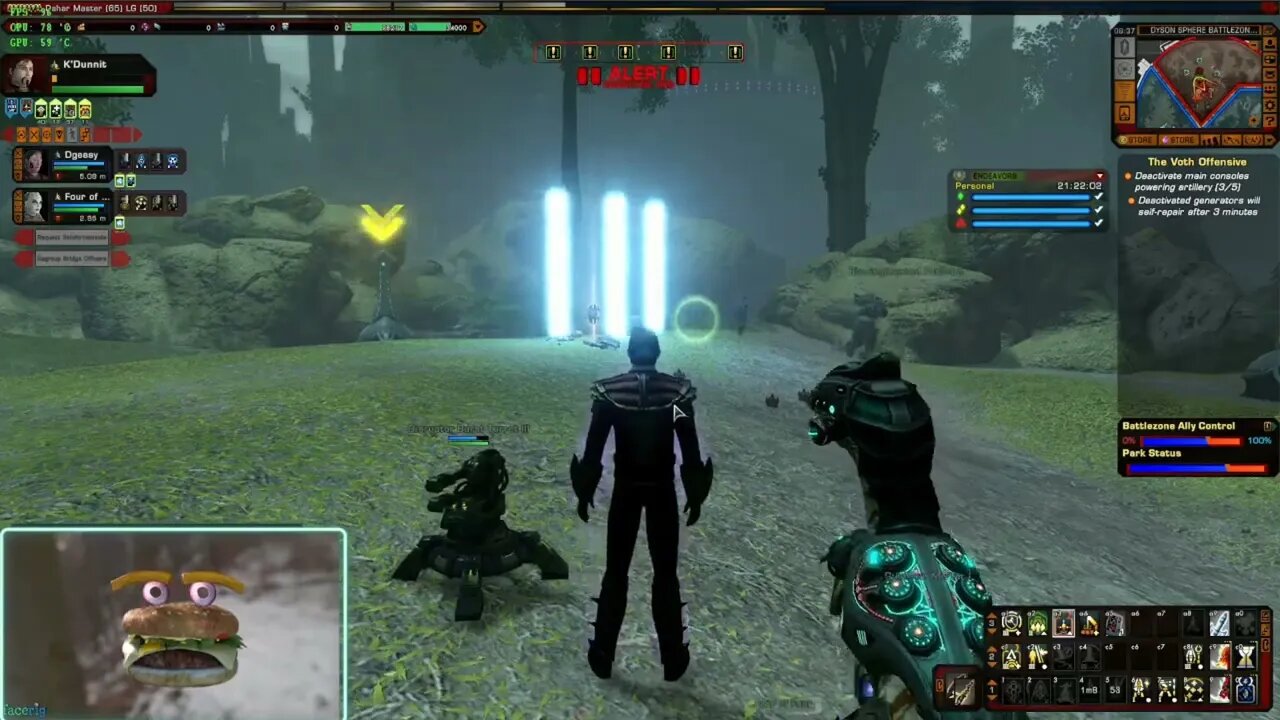1280x720 pixels.
Task: Activate the hypo heal icon in slot c9
Action: click(x=1220, y=658)
